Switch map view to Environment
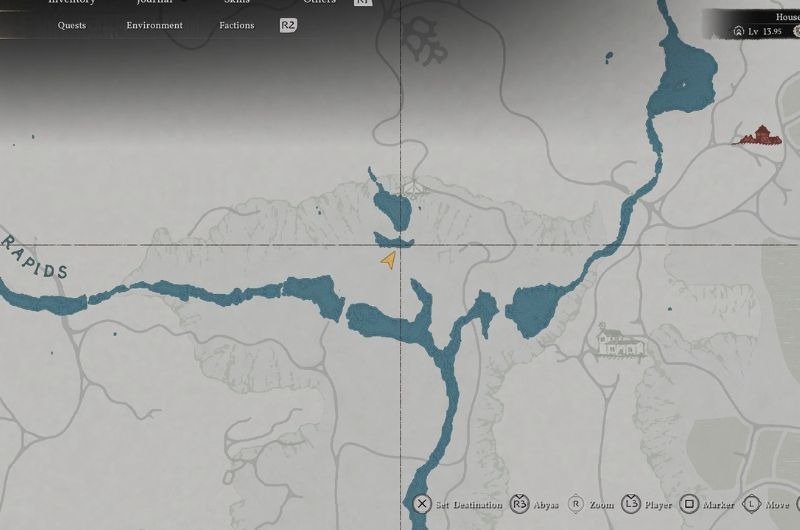800x530 pixels. coord(154,25)
